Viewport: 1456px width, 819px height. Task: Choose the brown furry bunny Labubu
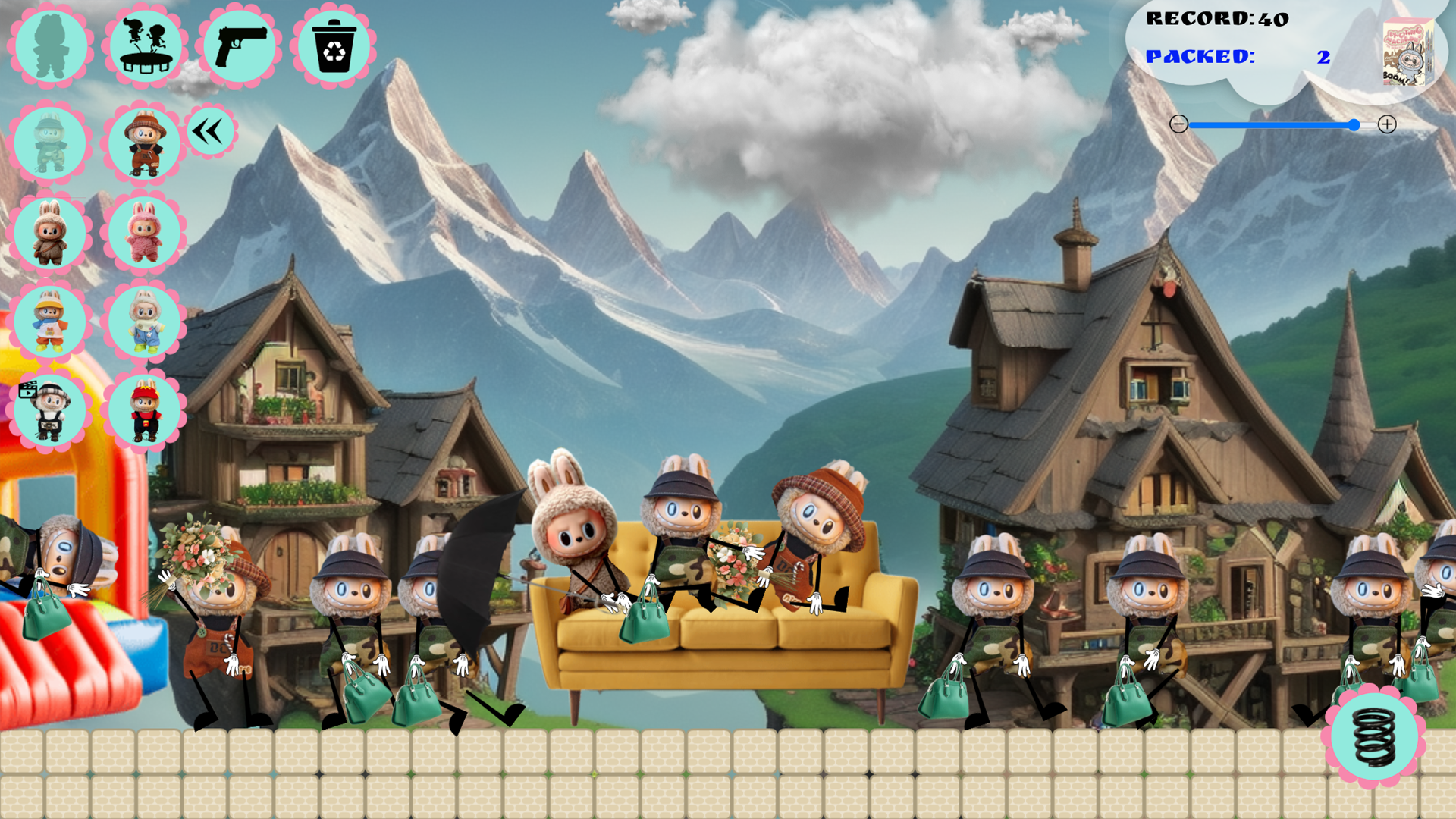[51, 234]
